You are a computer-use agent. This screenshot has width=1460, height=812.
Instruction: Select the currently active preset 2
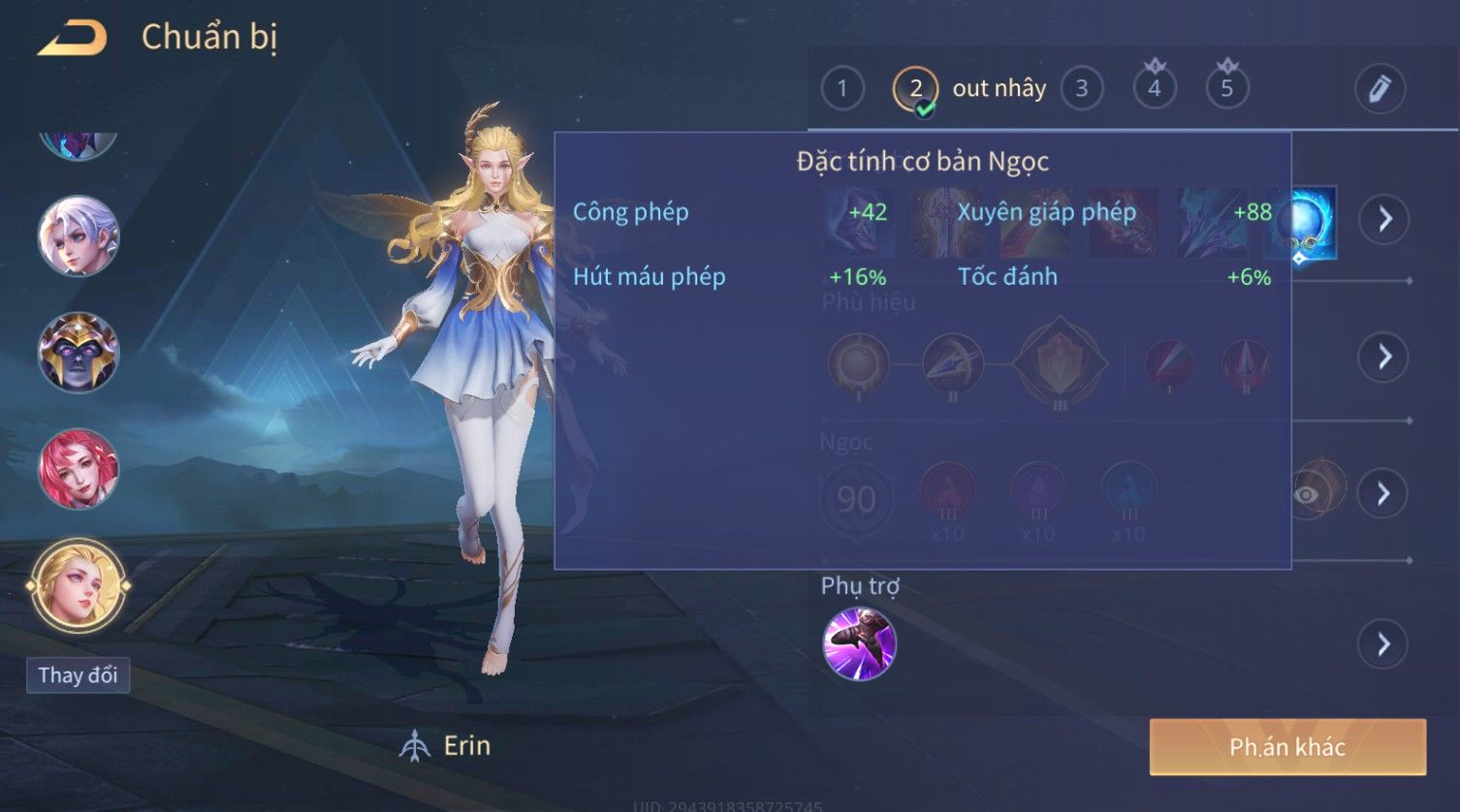coord(915,89)
